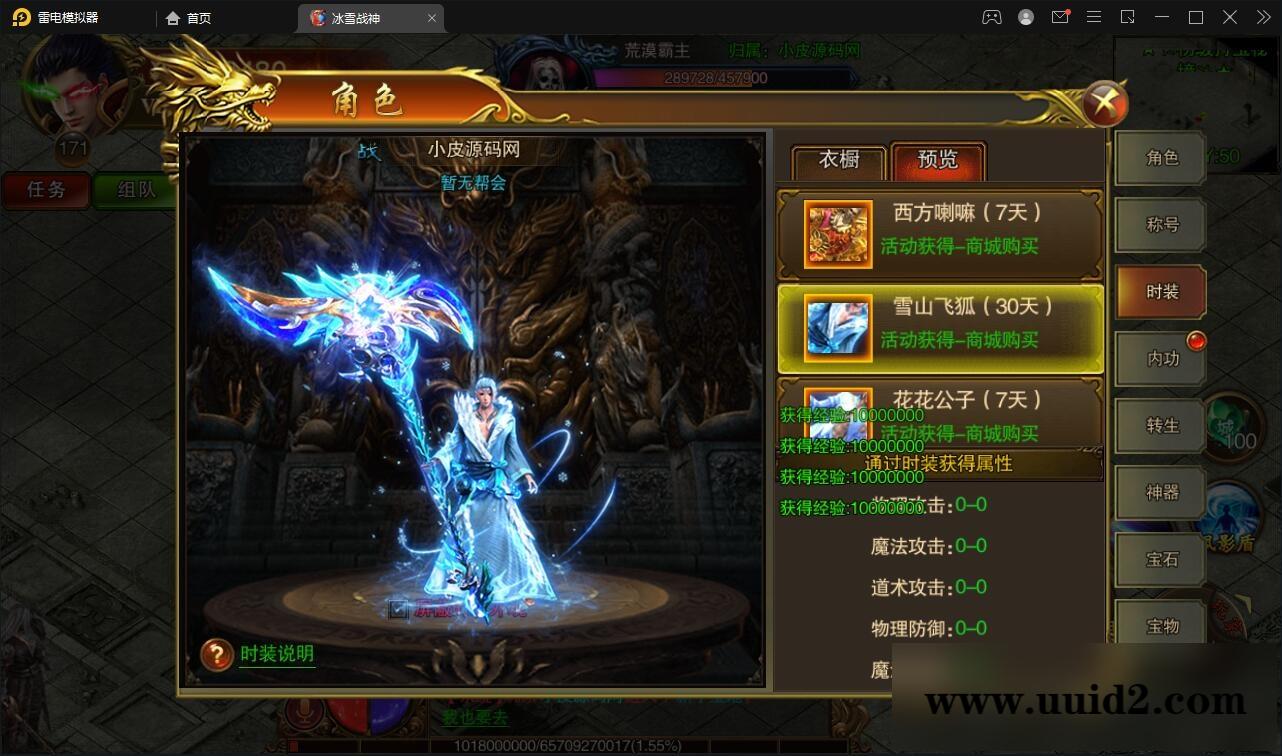Screen dimensions: 1282x756
Task: Switch to the 预览 tab
Action: click(x=938, y=161)
